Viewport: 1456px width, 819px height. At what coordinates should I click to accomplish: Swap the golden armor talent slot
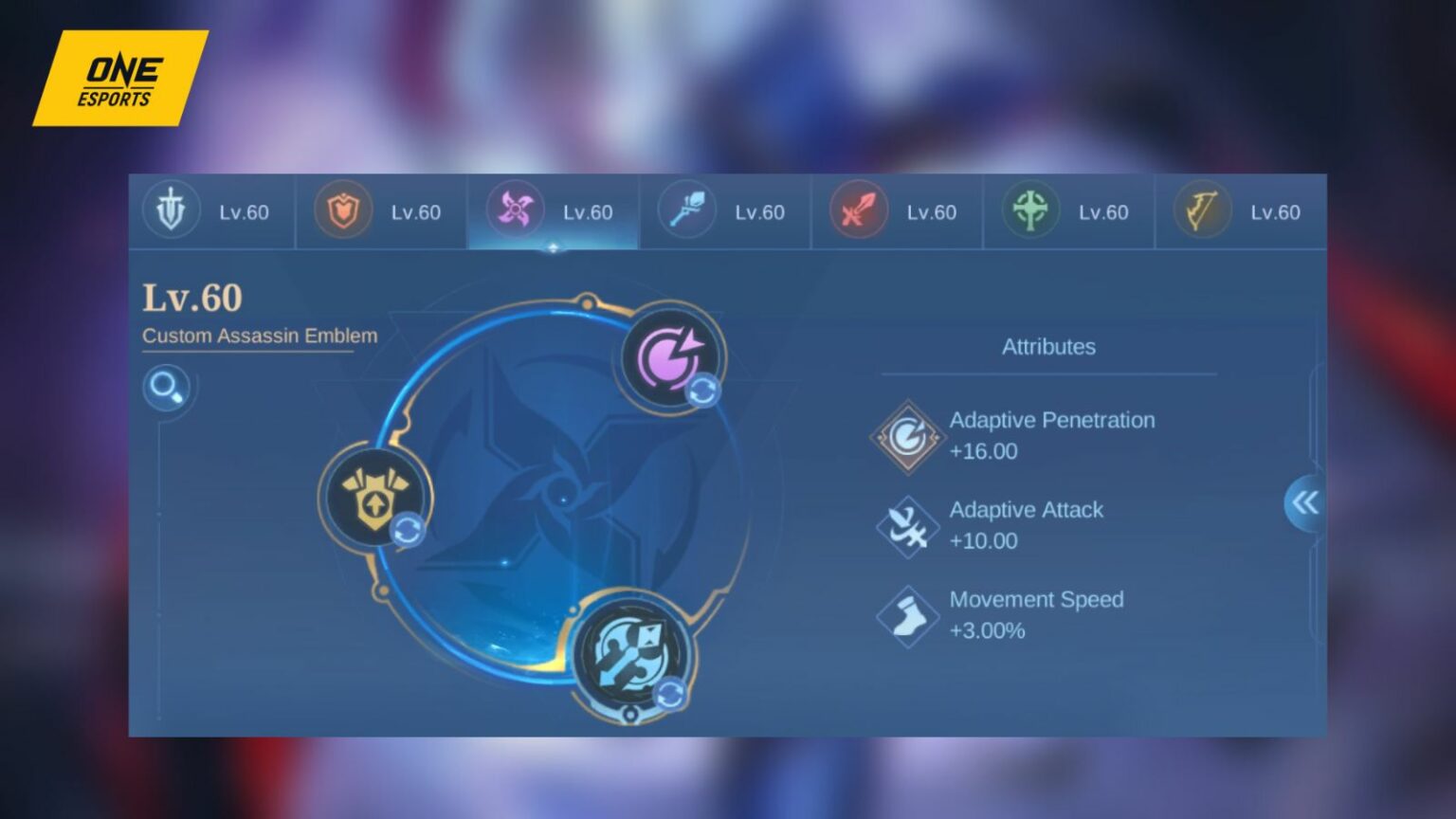(x=375, y=496)
